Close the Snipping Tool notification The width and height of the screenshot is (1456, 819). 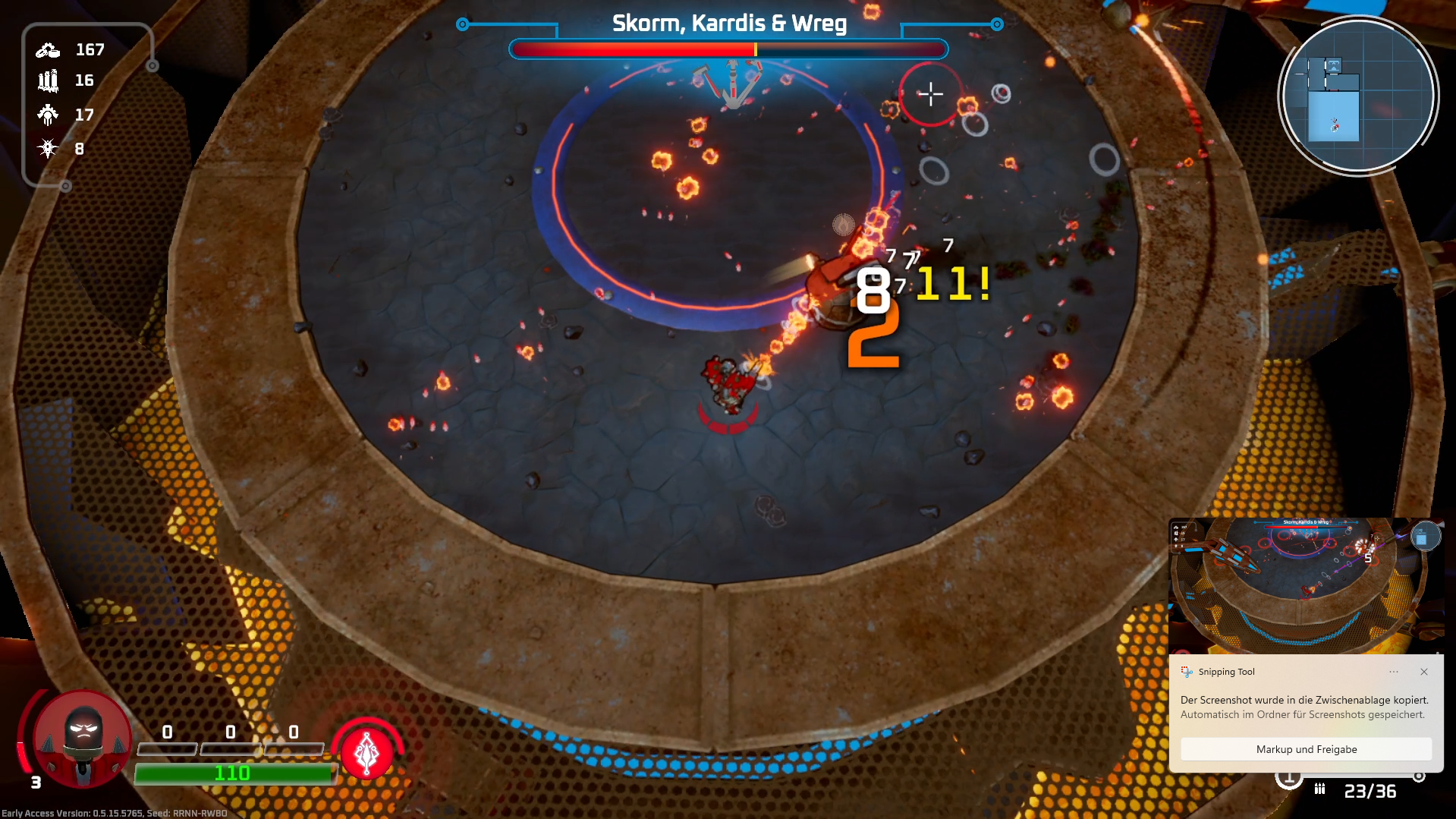pos(1424,672)
